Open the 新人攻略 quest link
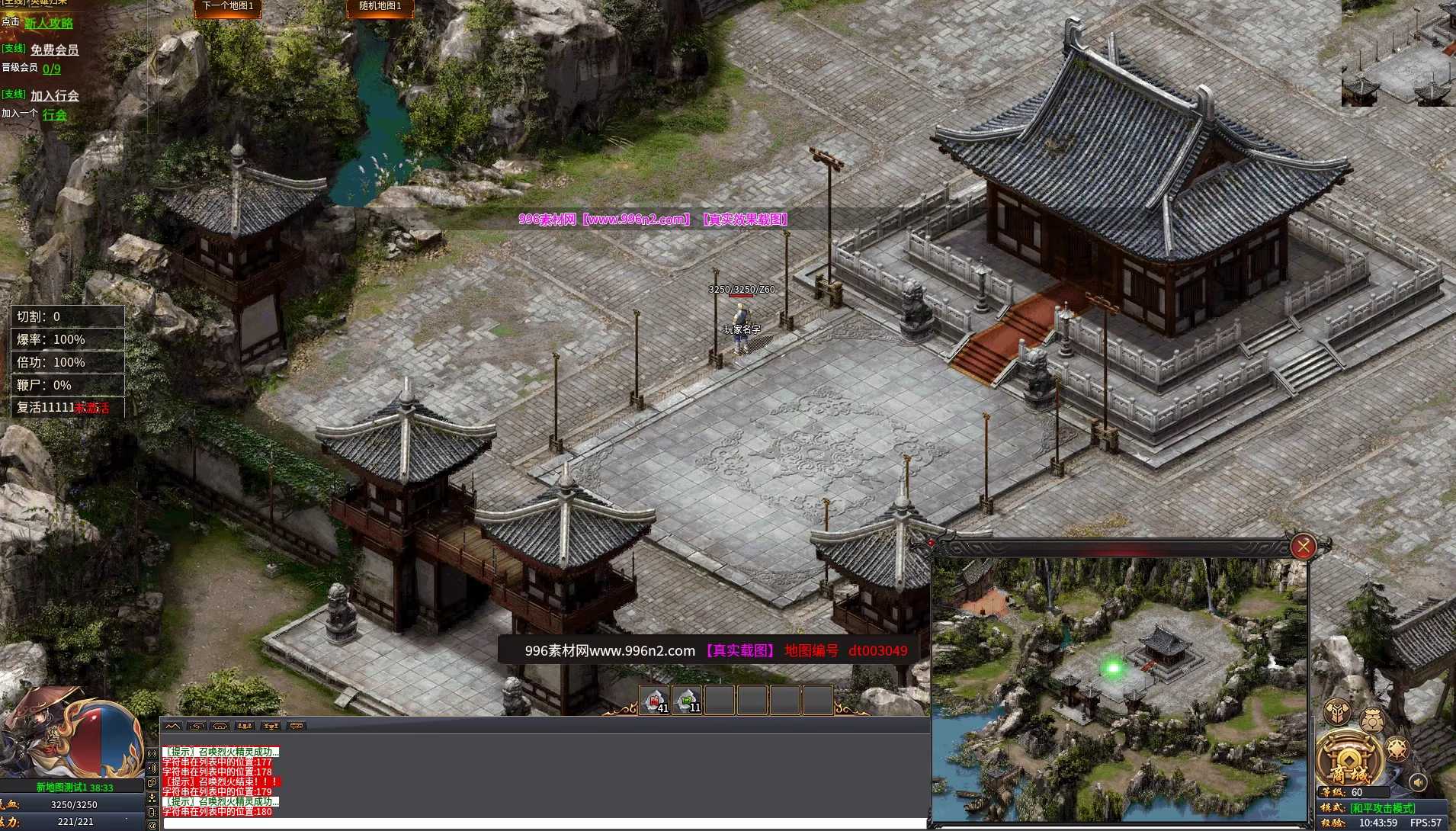Viewport: 1456px width, 831px height. pyautogui.click(x=49, y=24)
